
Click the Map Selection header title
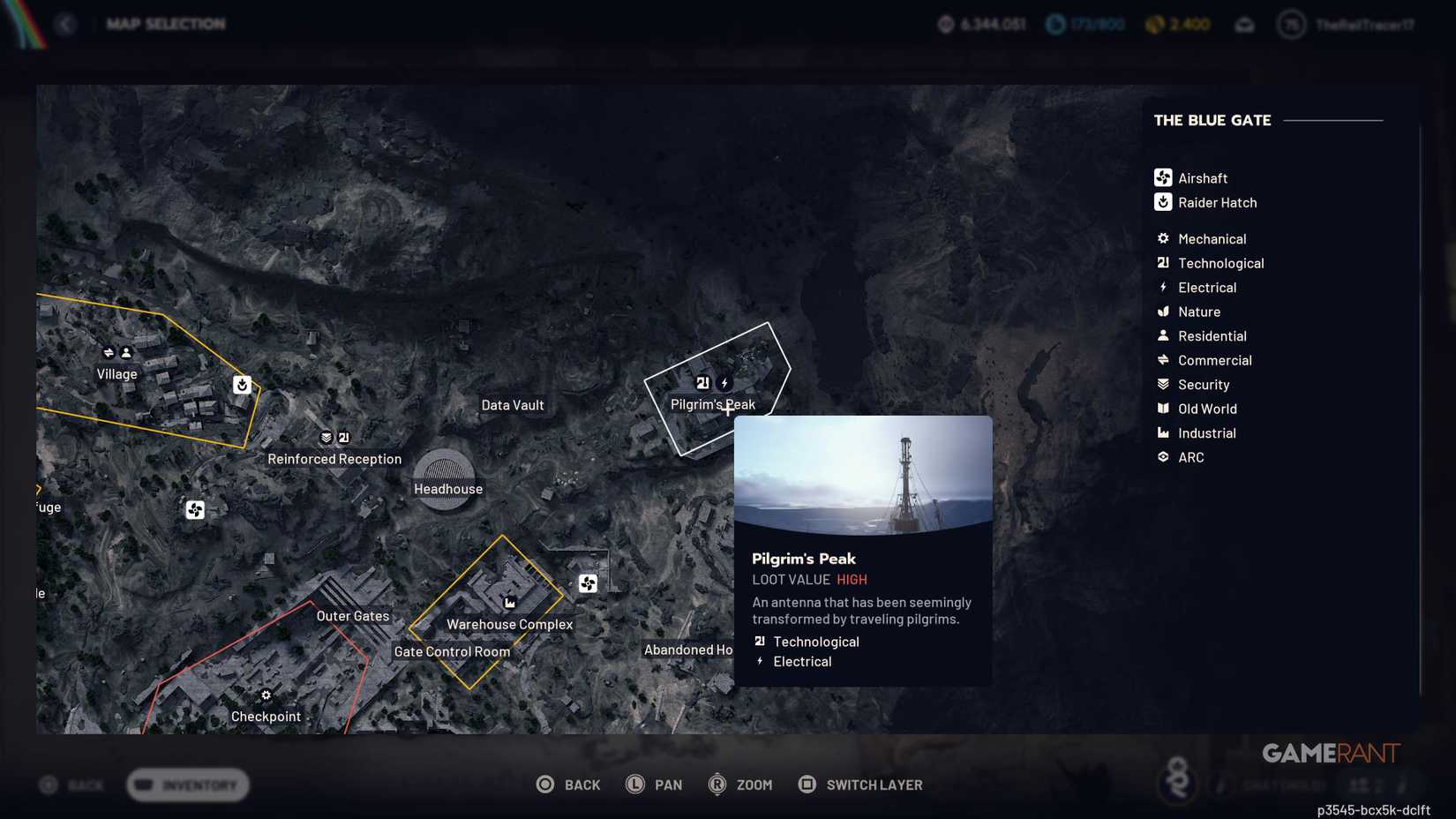click(x=165, y=24)
